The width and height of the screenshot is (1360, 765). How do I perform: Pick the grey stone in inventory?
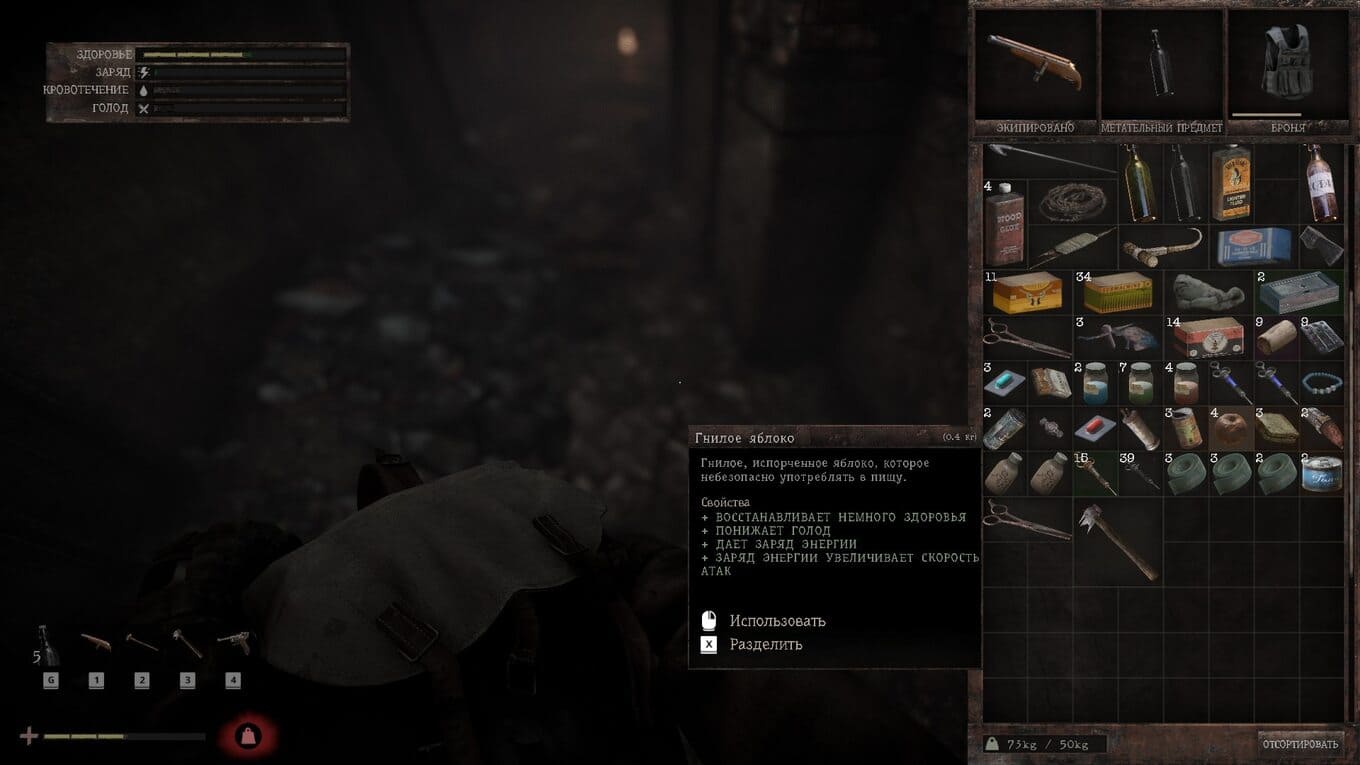(1209, 292)
